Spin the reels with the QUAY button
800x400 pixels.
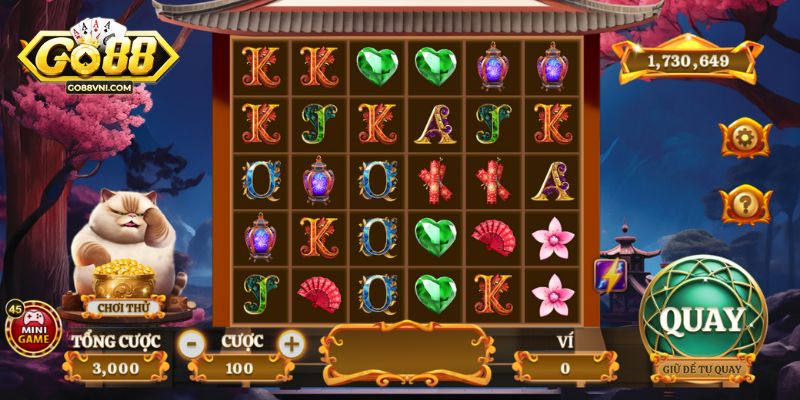pyautogui.click(x=702, y=320)
